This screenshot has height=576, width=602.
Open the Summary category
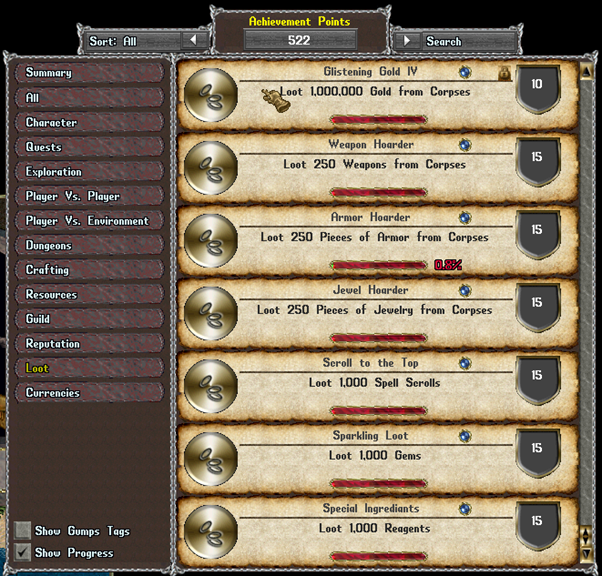[88, 73]
